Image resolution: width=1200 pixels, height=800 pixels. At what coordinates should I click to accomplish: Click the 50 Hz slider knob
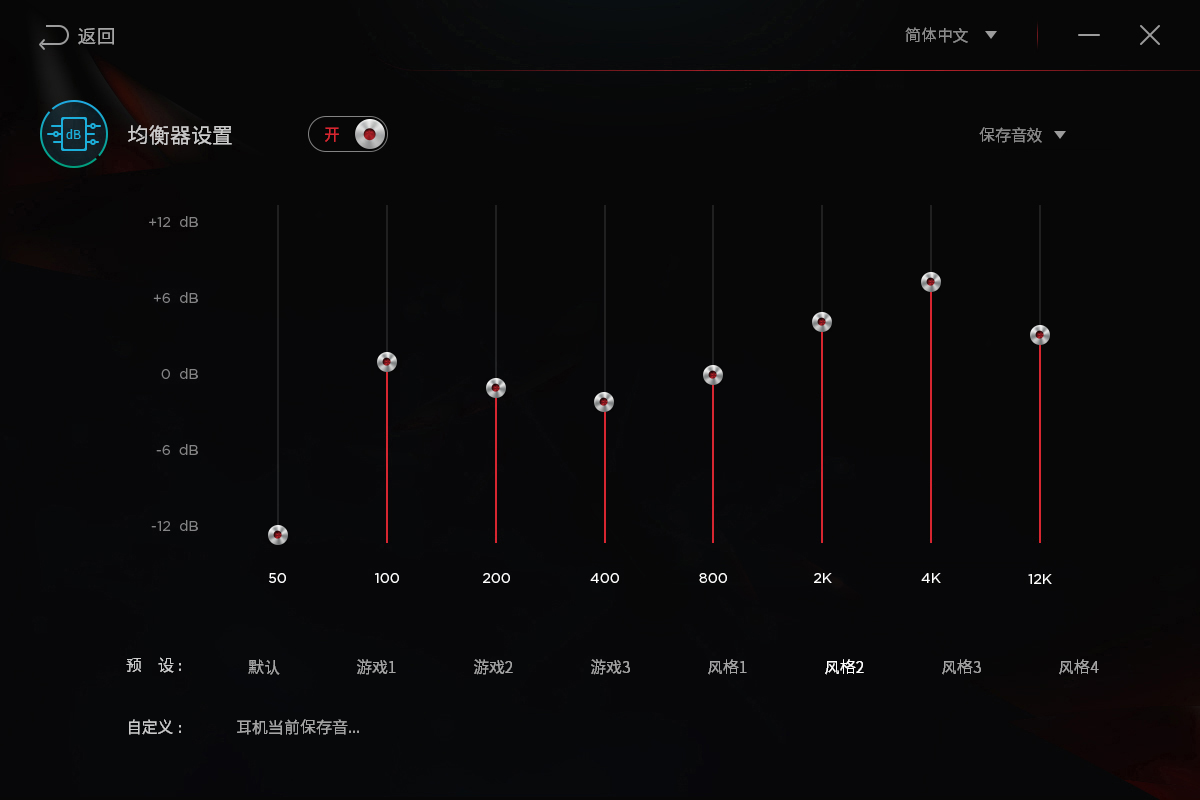coord(278,535)
